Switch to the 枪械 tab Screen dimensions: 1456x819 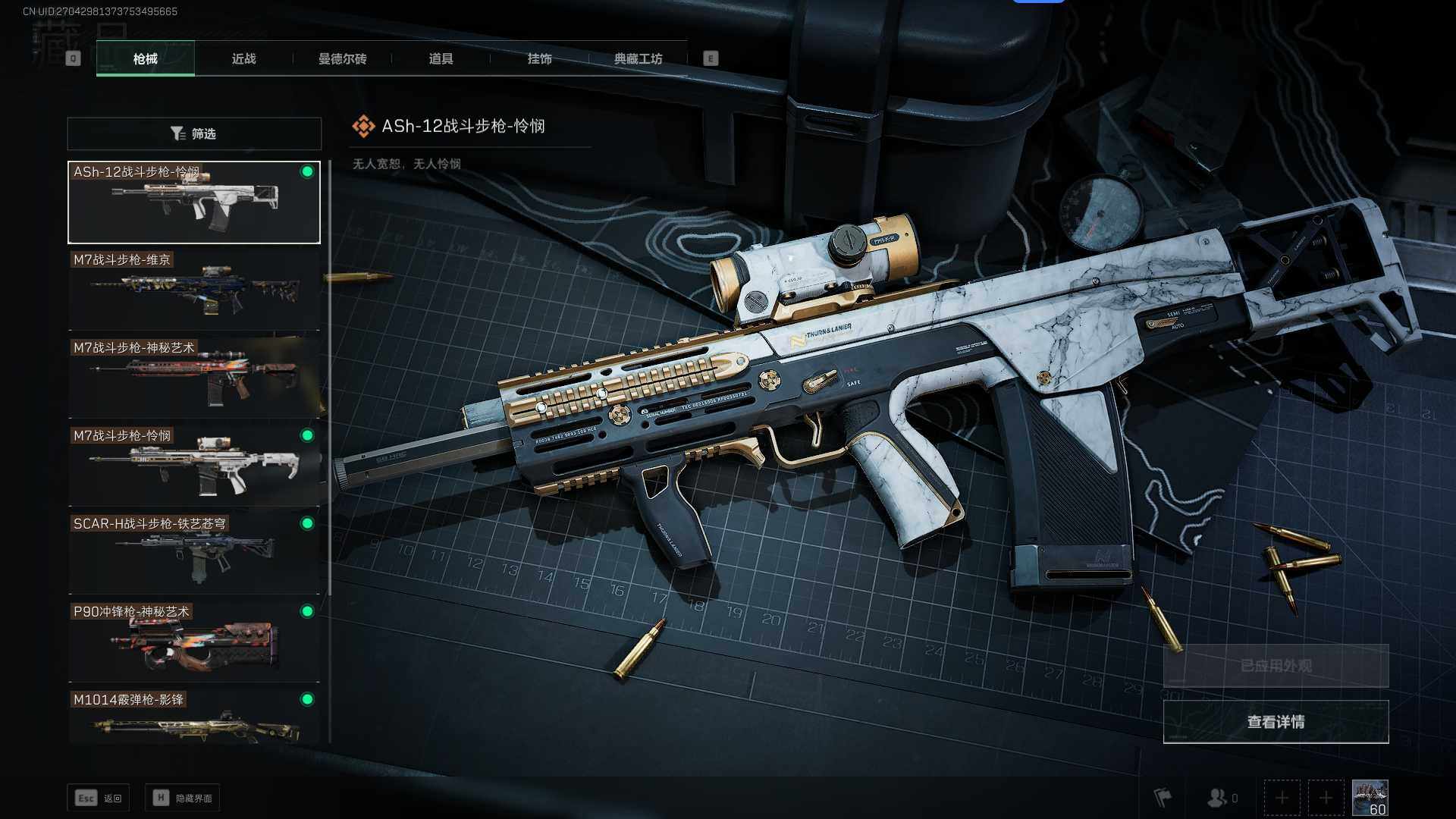click(145, 58)
